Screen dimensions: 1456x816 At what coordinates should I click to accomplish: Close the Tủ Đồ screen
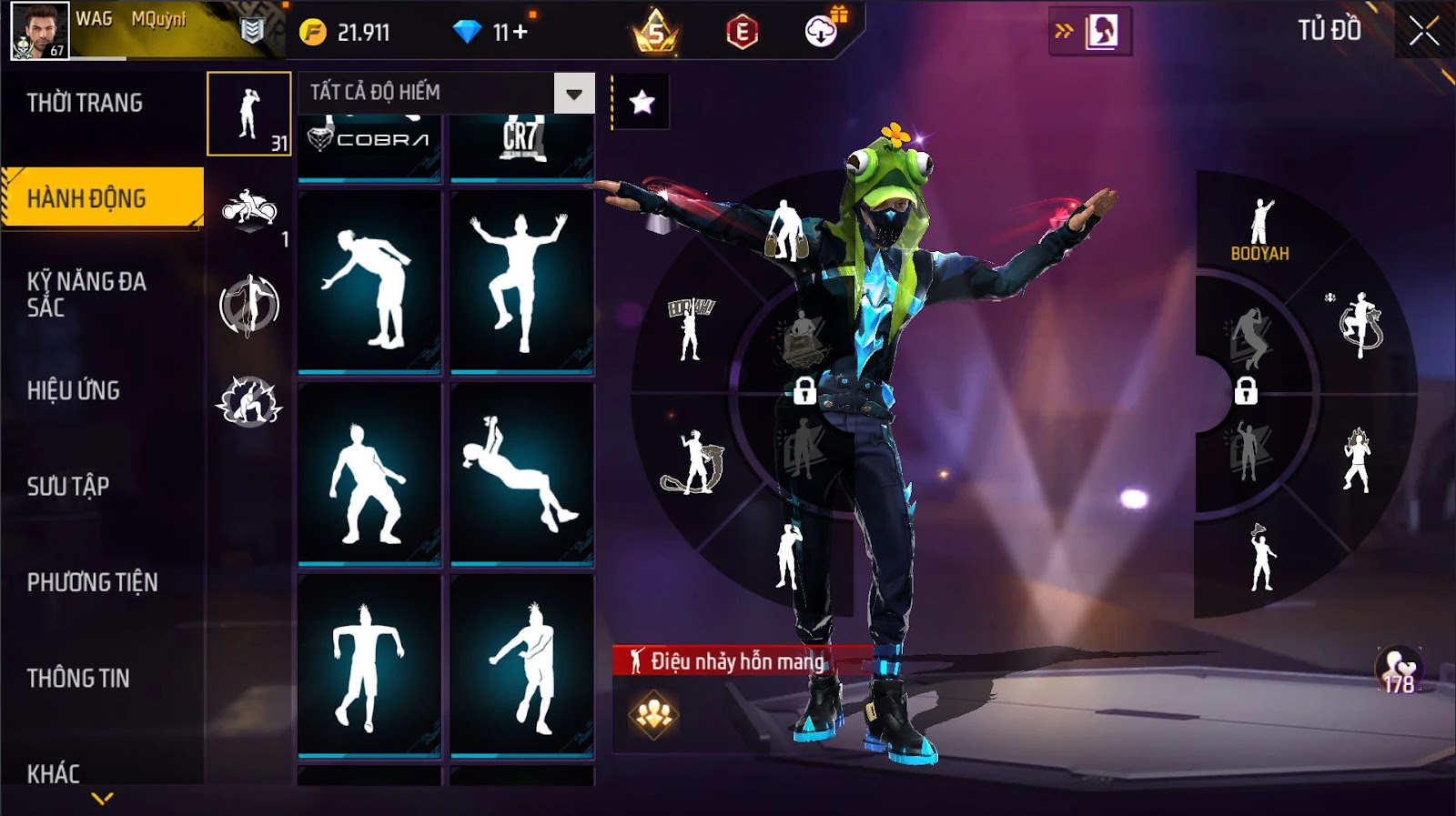pos(1424,32)
